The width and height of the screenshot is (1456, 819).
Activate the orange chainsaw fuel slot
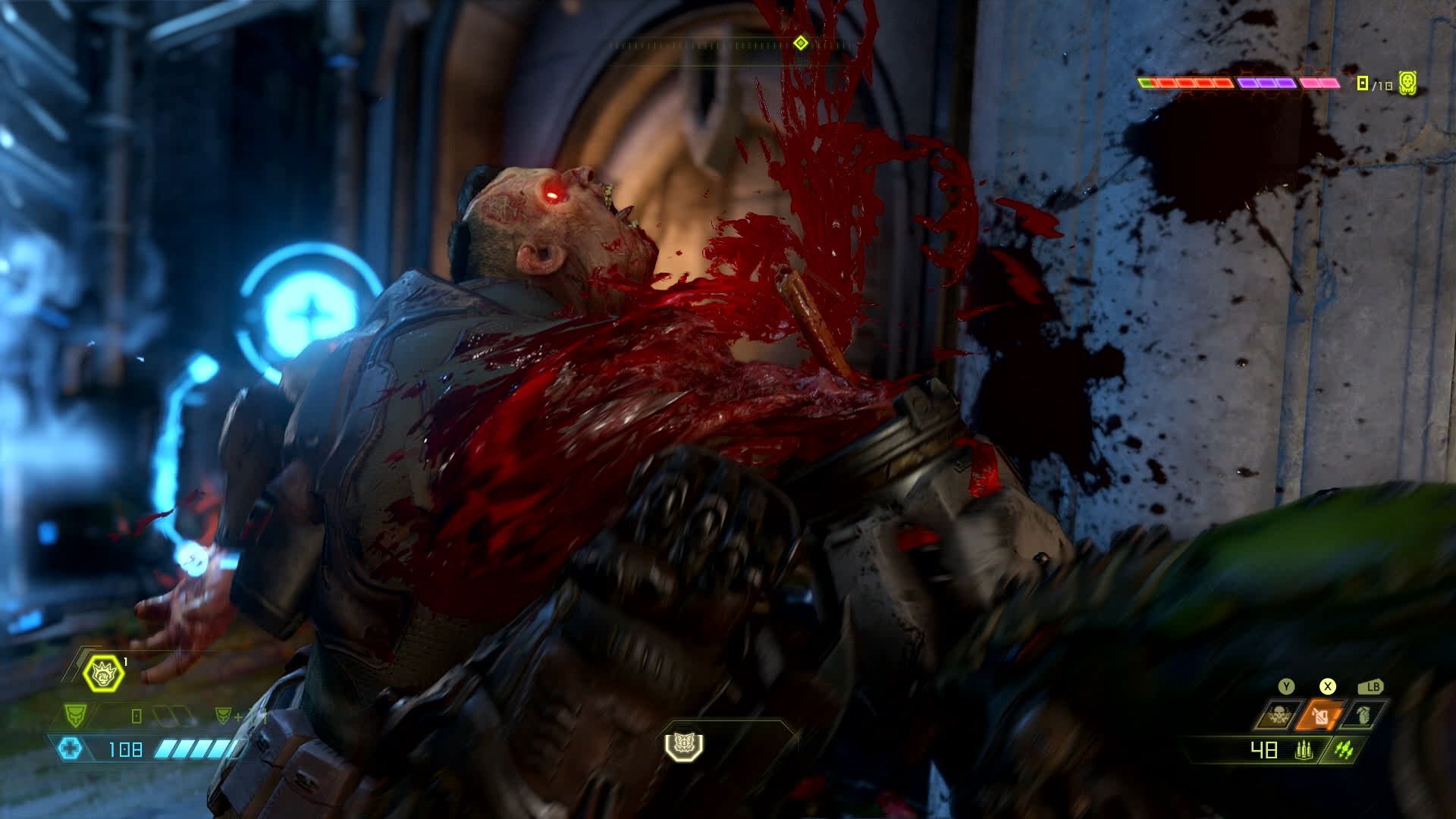(1321, 716)
